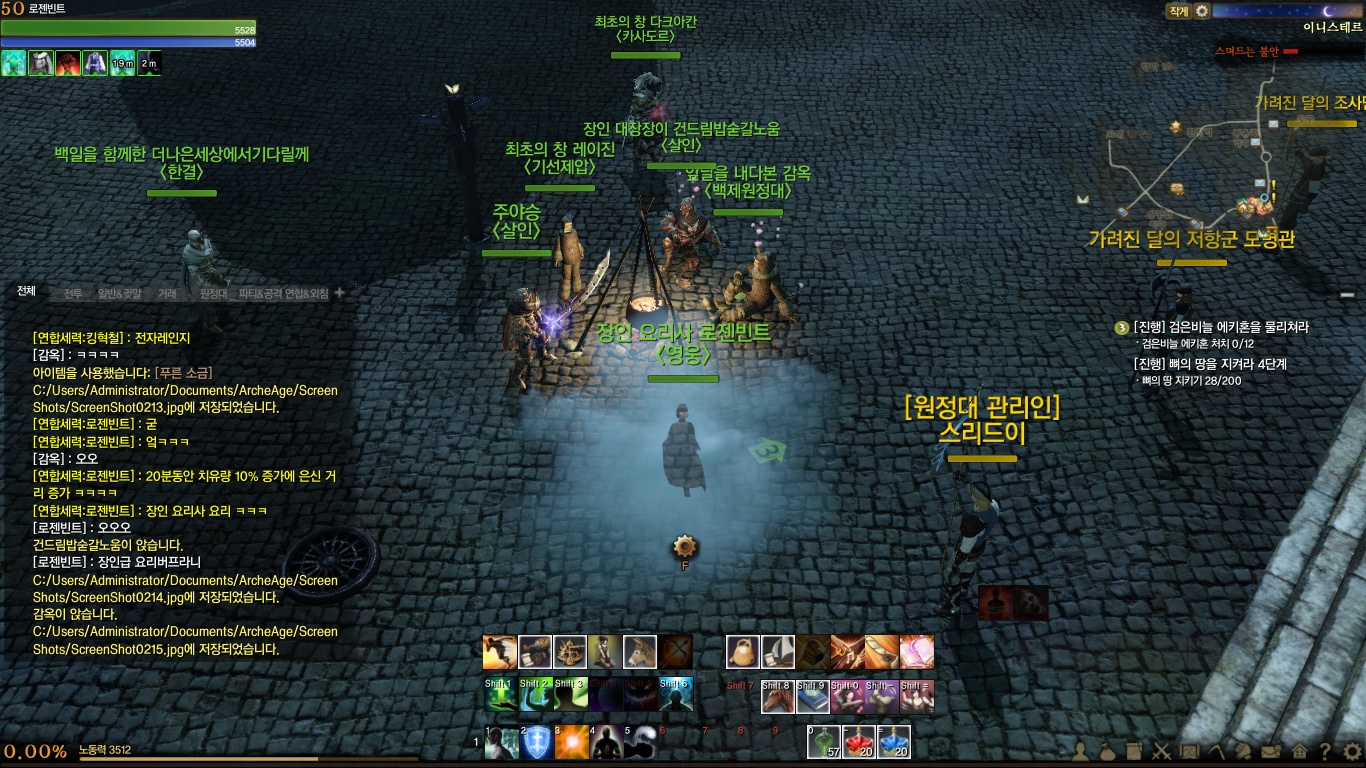Open the 거래 chat tab
This screenshot has height=768, width=1366.
(167, 294)
